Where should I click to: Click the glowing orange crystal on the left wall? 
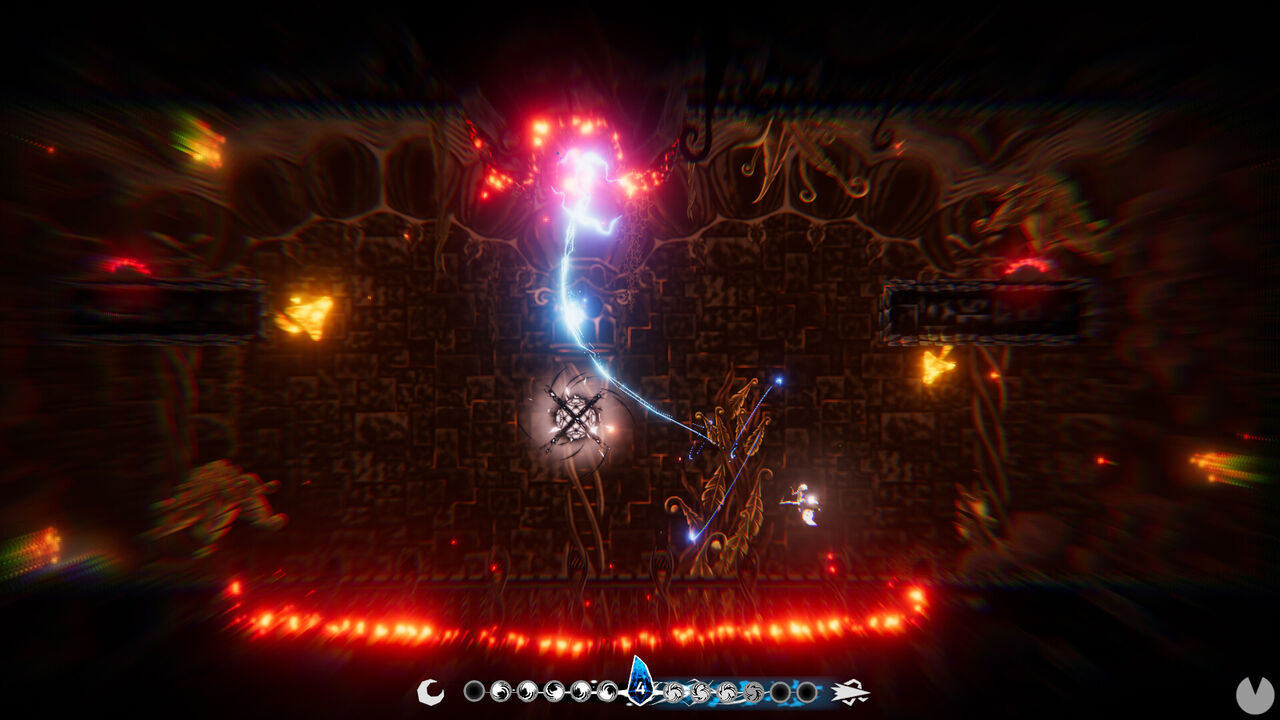click(x=310, y=315)
